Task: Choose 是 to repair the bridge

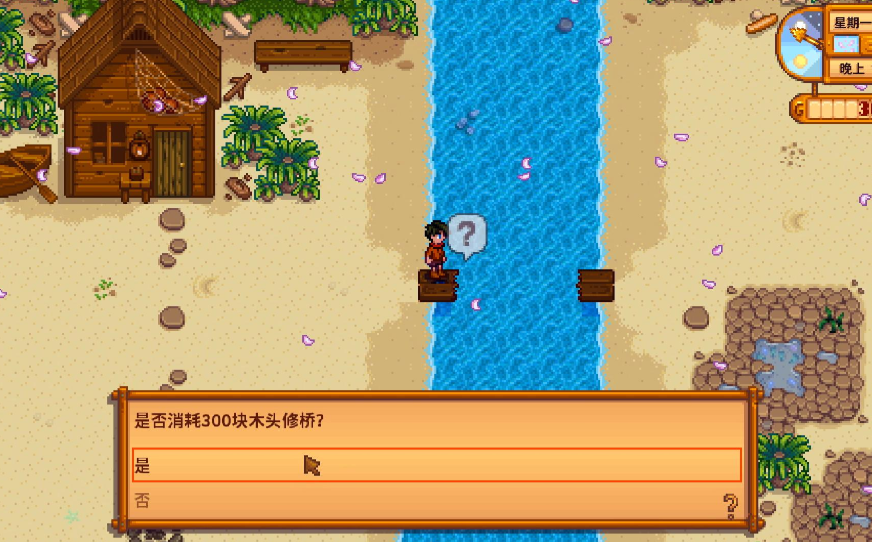Action: point(436,465)
